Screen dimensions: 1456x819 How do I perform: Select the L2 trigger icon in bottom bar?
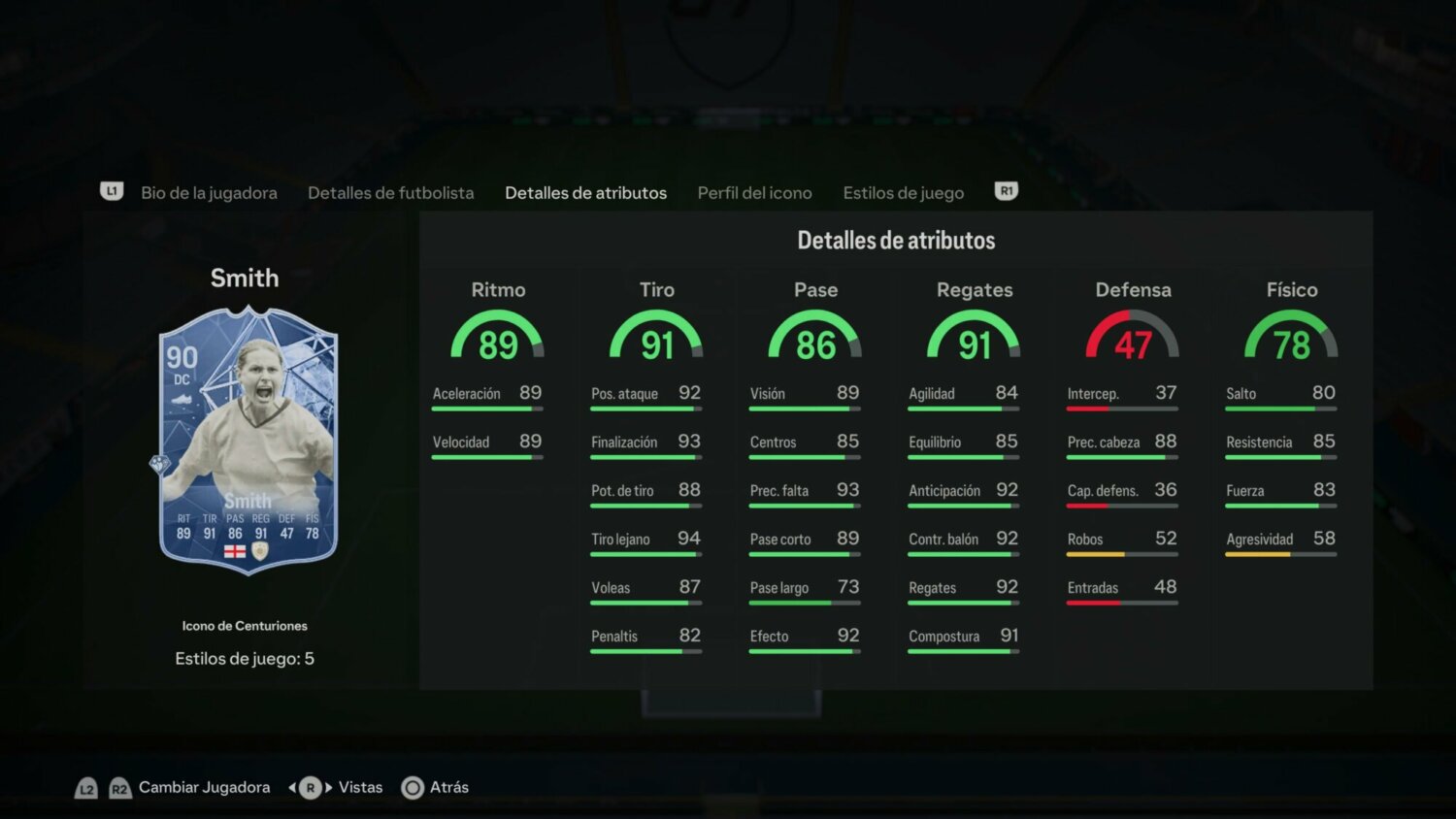[87, 788]
